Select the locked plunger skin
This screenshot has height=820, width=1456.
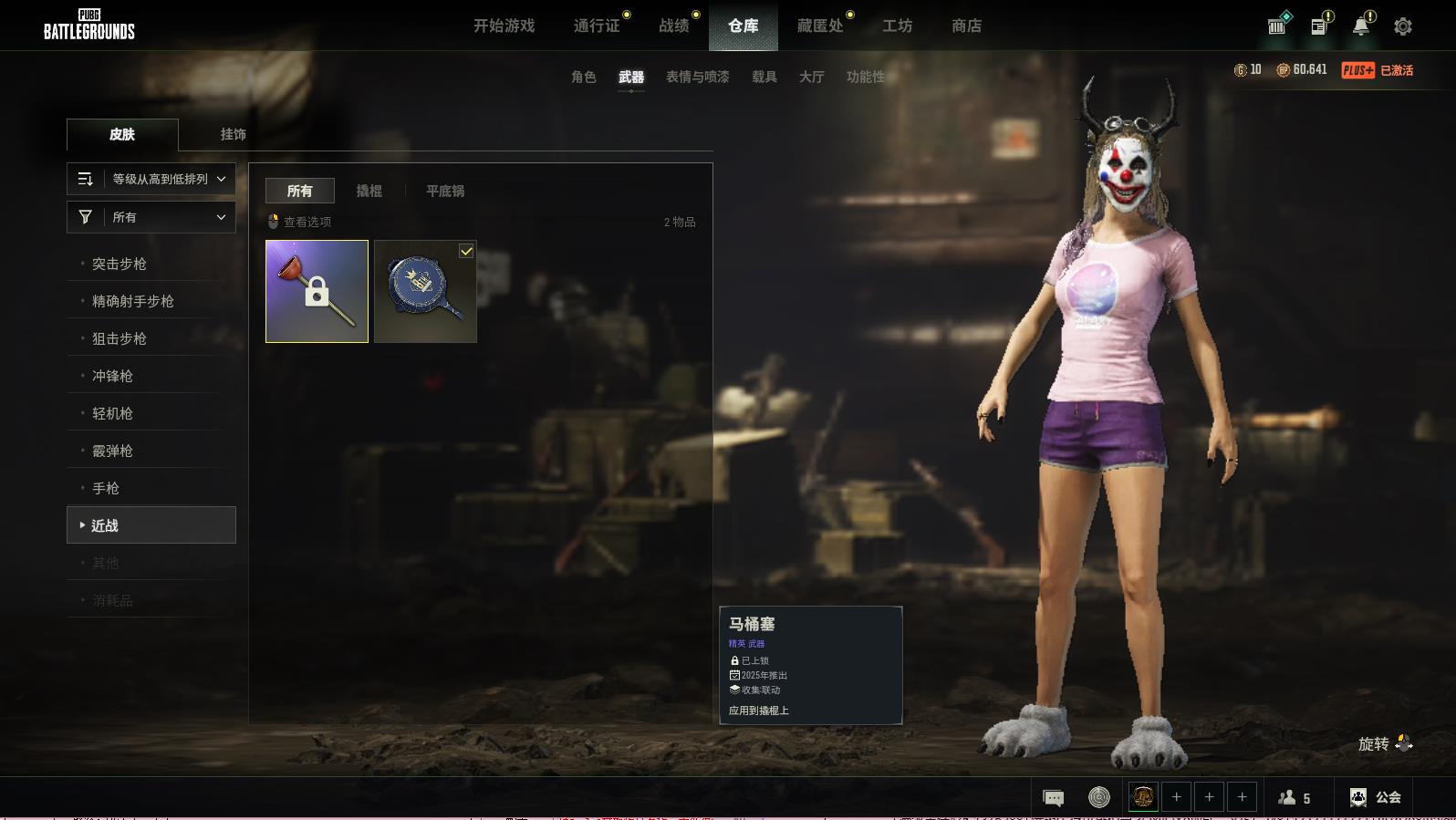[x=317, y=292]
